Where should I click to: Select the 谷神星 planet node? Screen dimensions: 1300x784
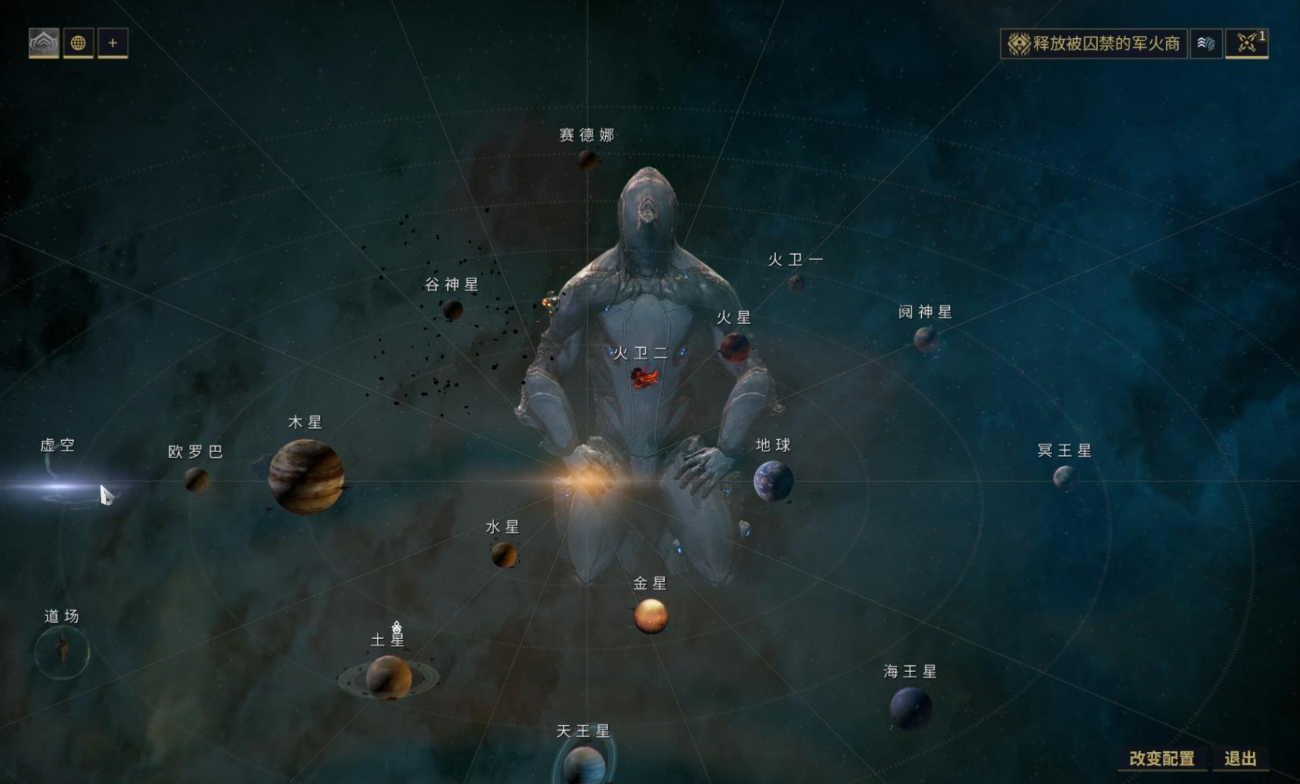point(453,310)
